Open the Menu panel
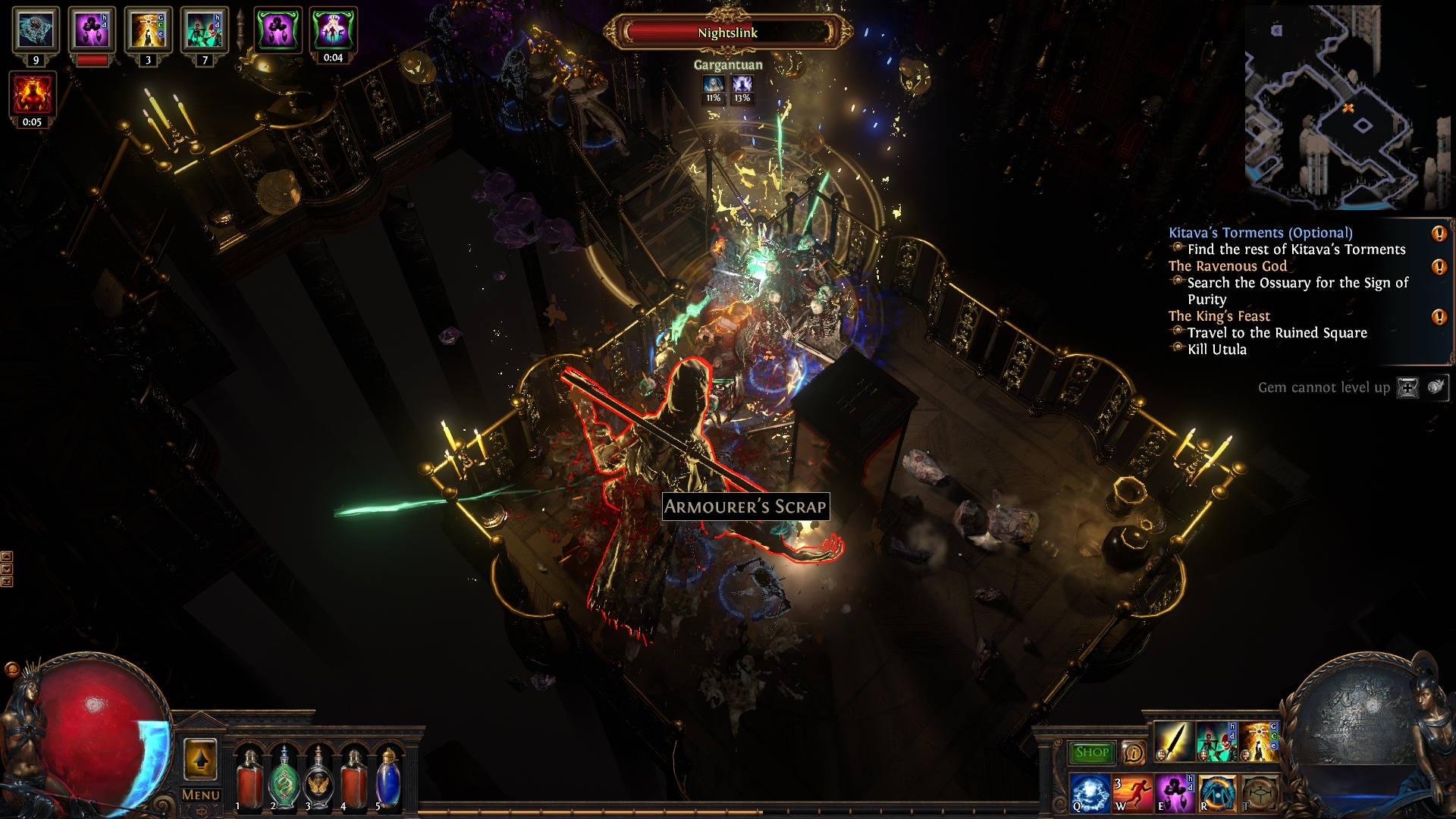Image resolution: width=1456 pixels, height=819 pixels. coord(201,795)
